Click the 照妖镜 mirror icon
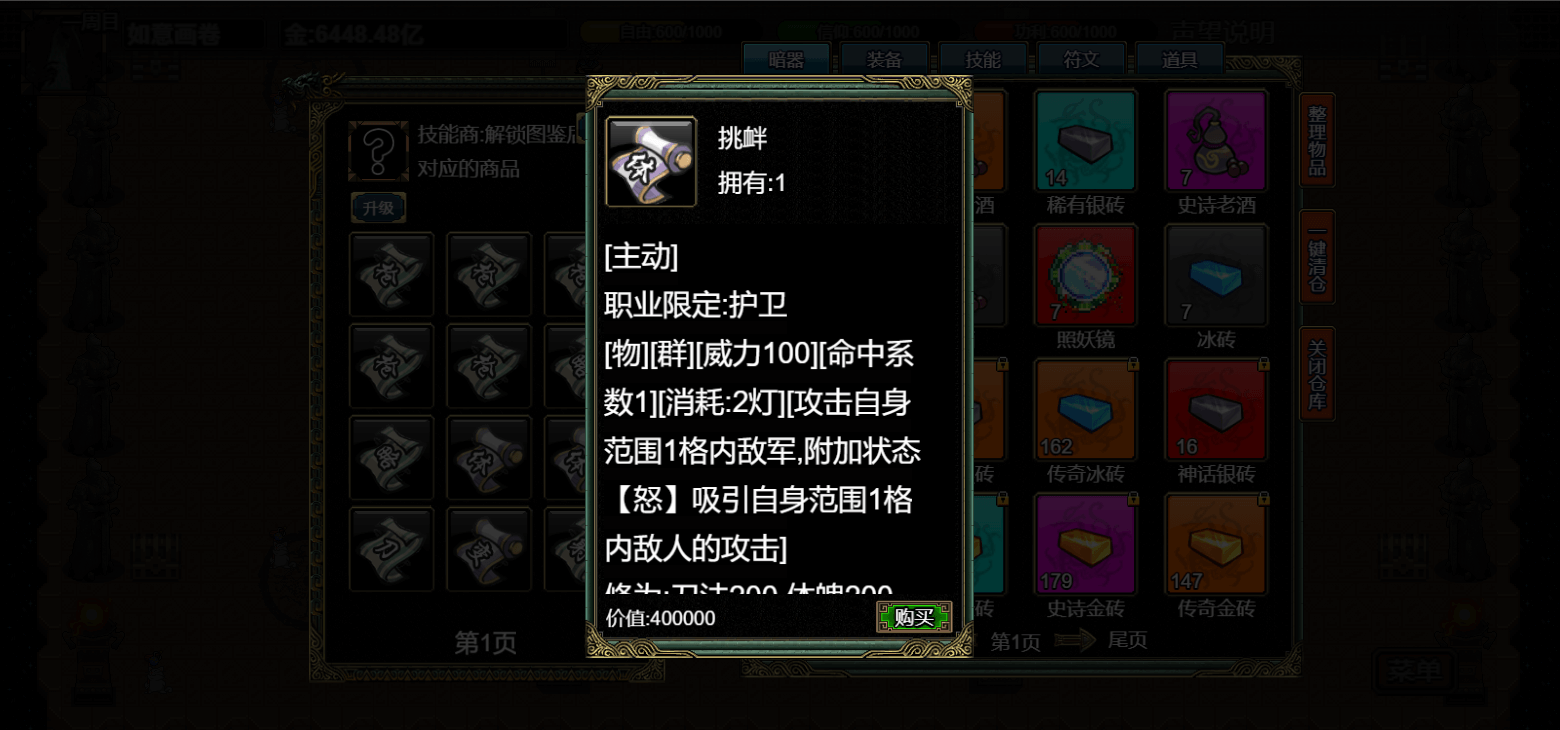Screen dimensions: 1560x730 coord(1085,273)
